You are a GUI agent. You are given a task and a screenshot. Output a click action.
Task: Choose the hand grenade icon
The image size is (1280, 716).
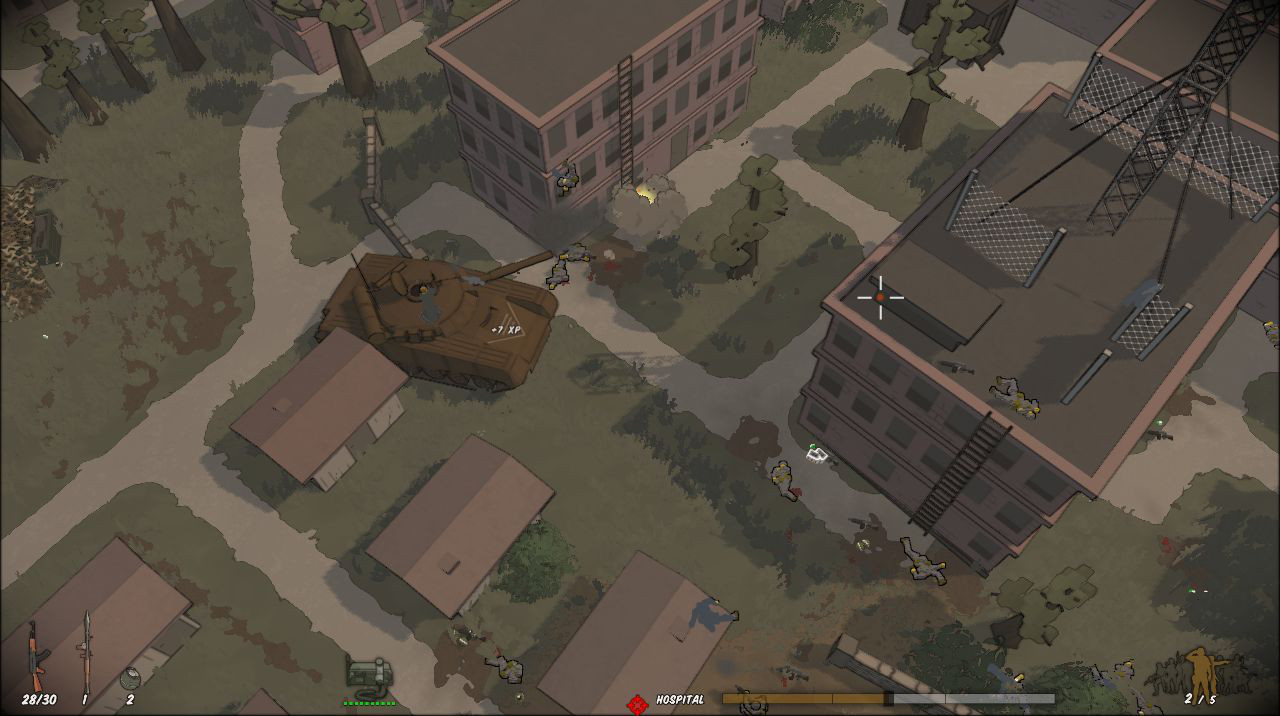pos(130,677)
